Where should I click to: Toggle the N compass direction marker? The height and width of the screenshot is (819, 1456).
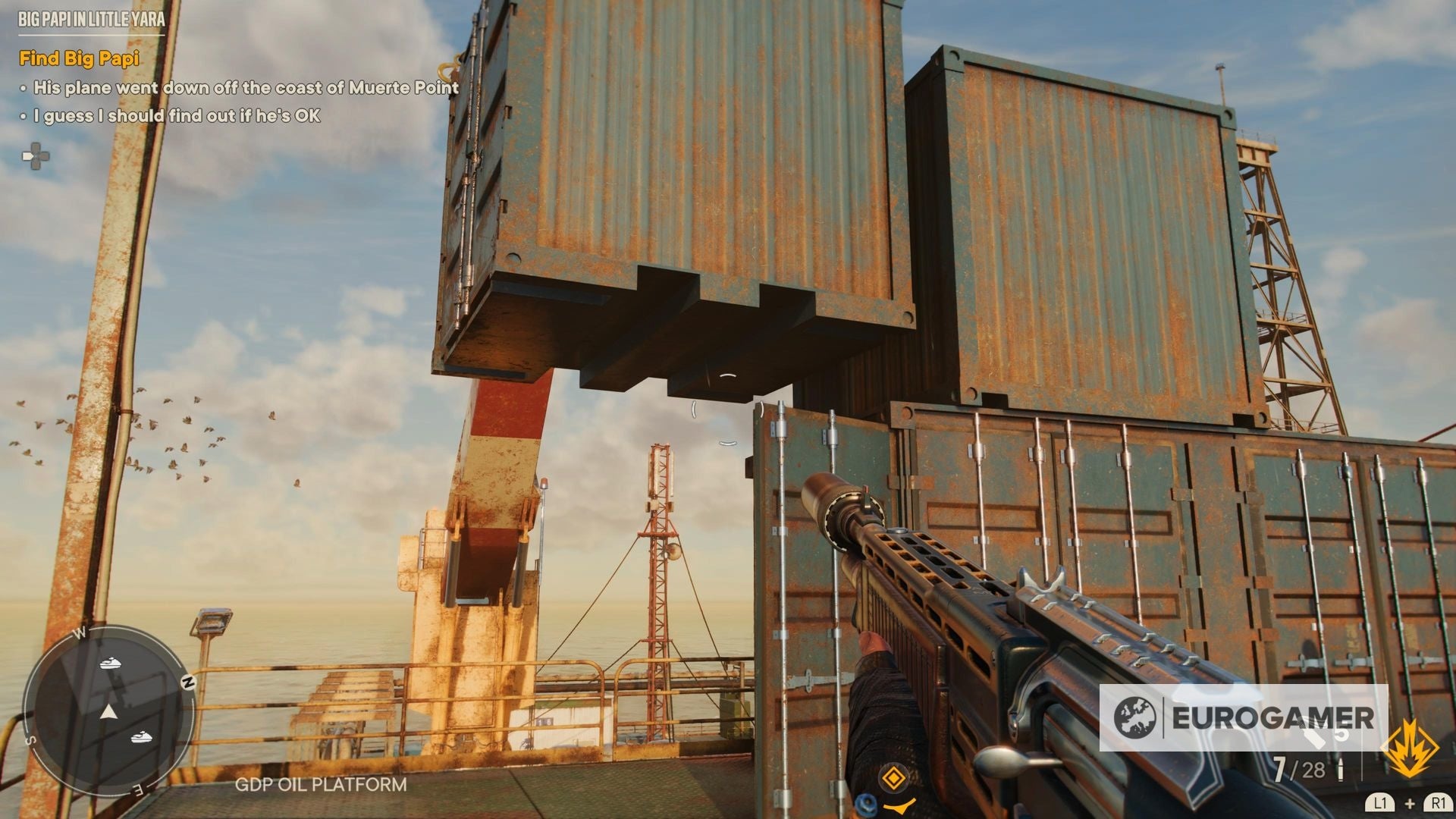click(x=189, y=681)
